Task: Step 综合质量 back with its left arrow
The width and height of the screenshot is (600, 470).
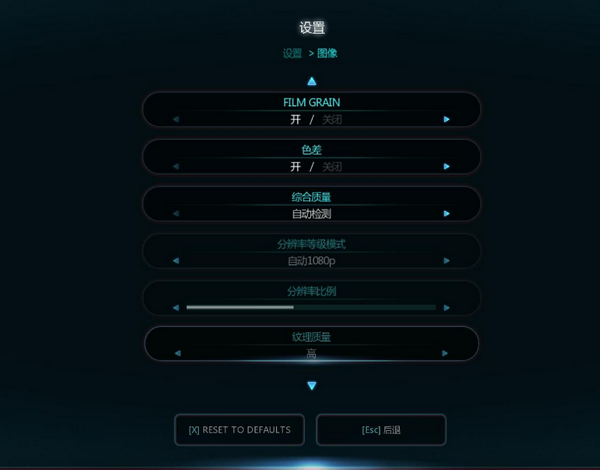Action: tap(176, 213)
